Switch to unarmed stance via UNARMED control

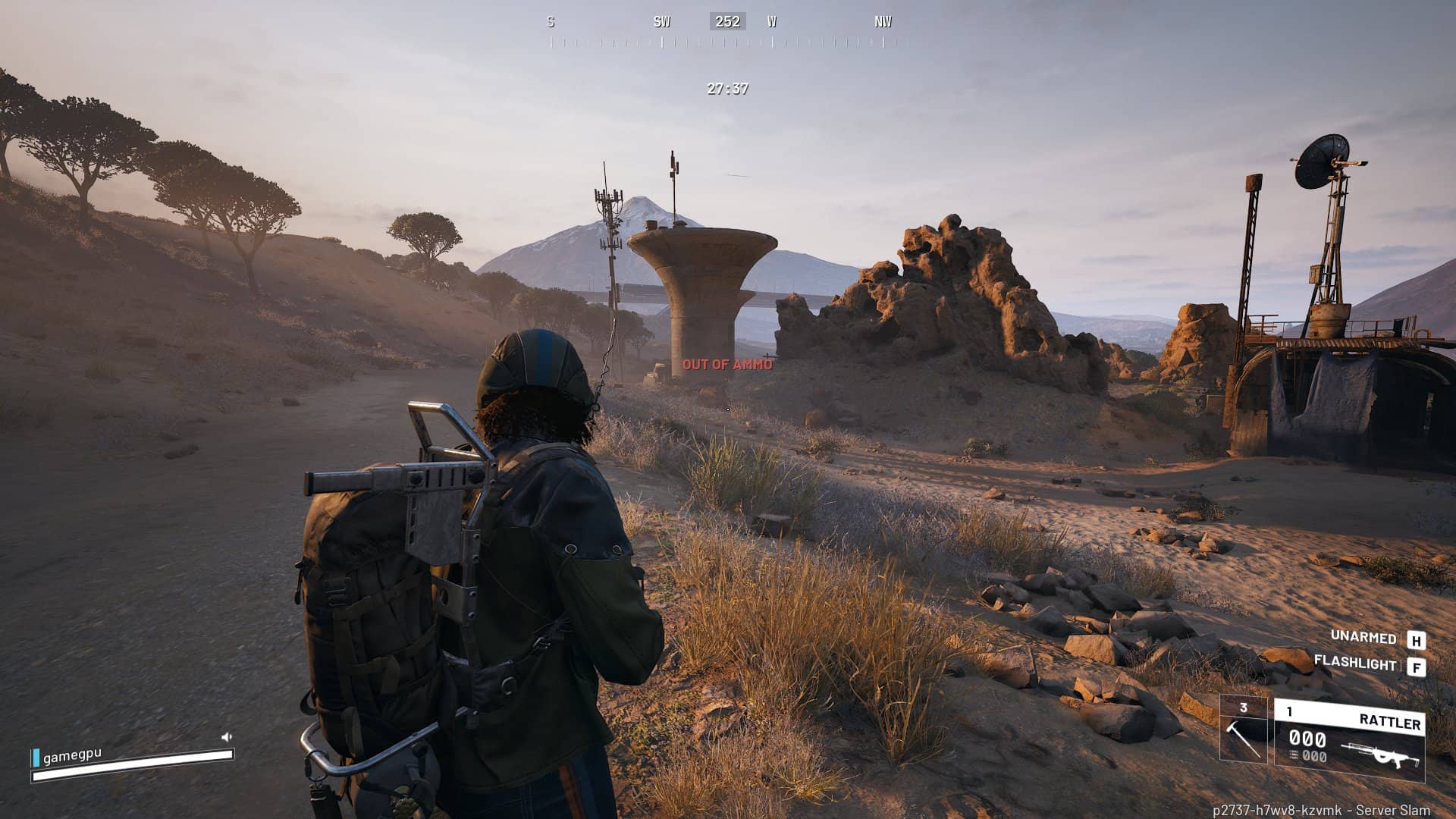[1362, 639]
